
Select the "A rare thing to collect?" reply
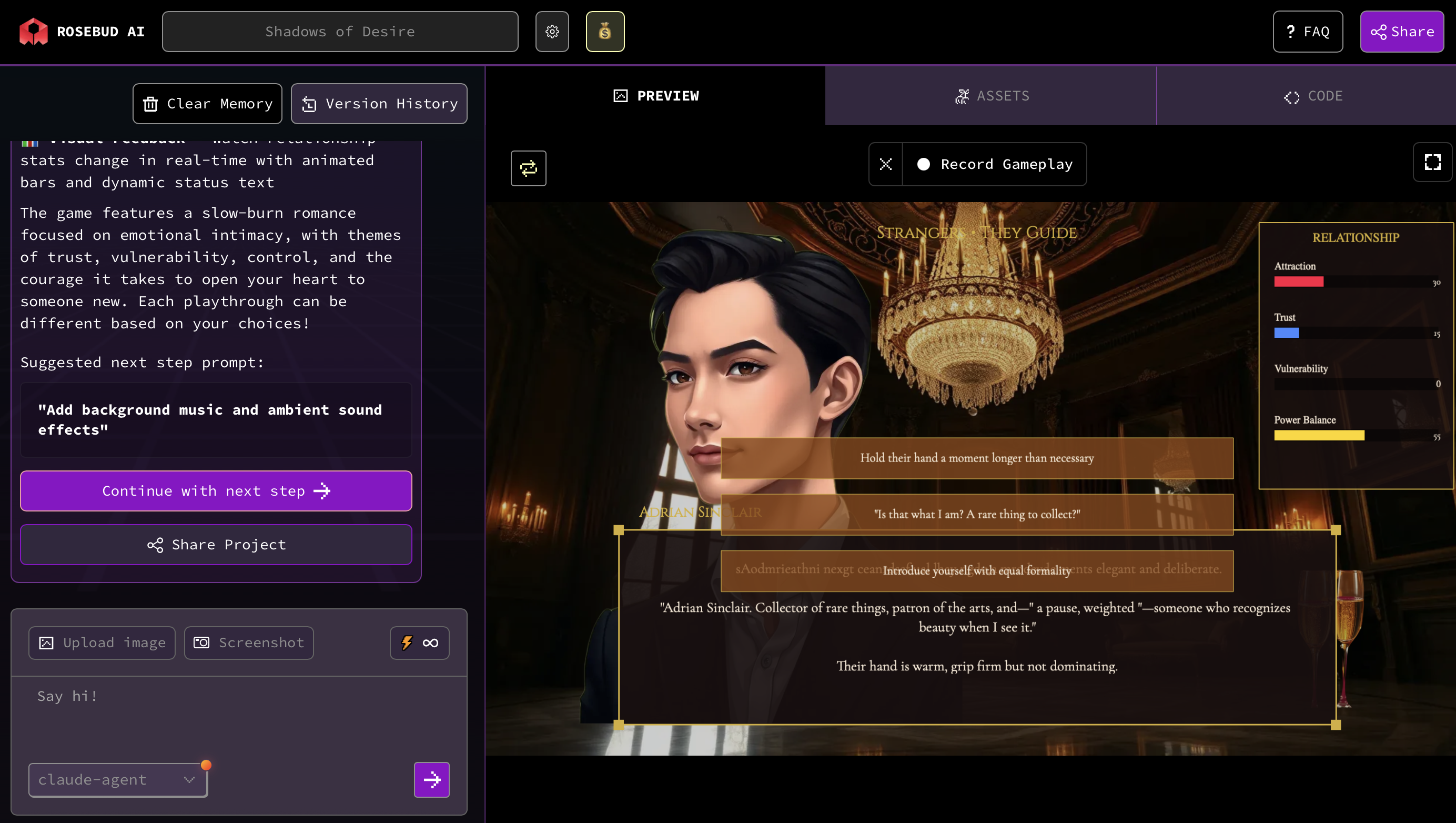tap(977, 514)
